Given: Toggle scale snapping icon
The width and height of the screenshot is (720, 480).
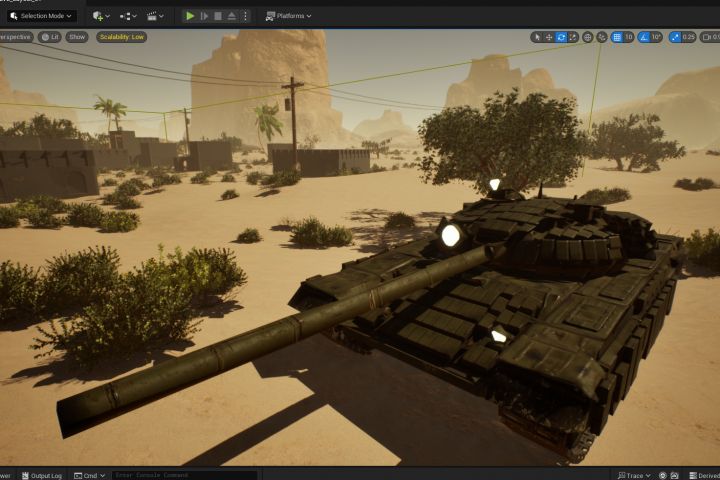Looking at the screenshot, I should coord(673,37).
